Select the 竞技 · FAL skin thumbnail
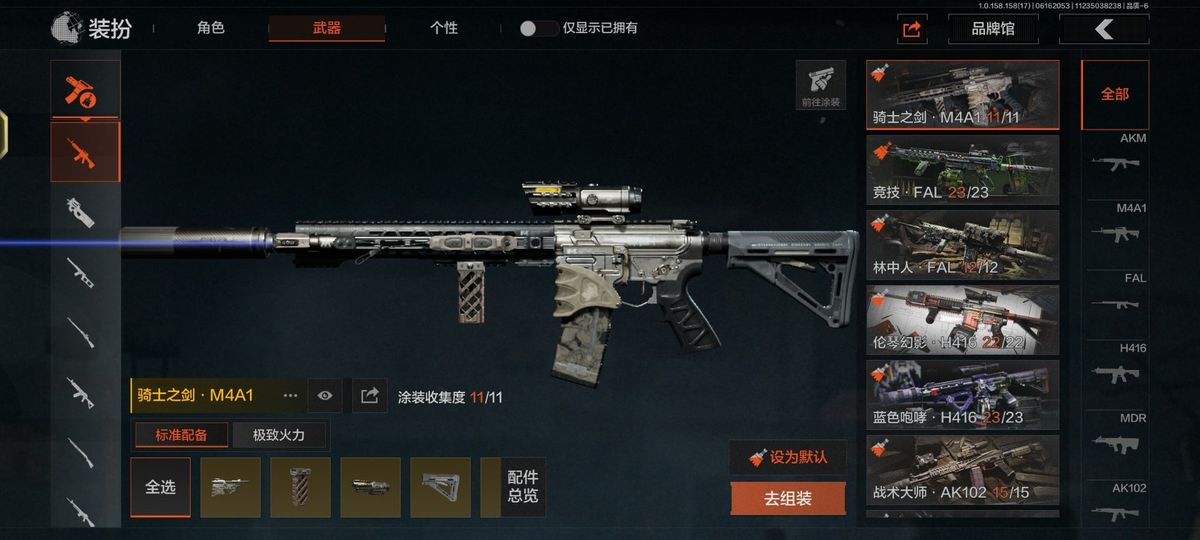 click(x=962, y=169)
